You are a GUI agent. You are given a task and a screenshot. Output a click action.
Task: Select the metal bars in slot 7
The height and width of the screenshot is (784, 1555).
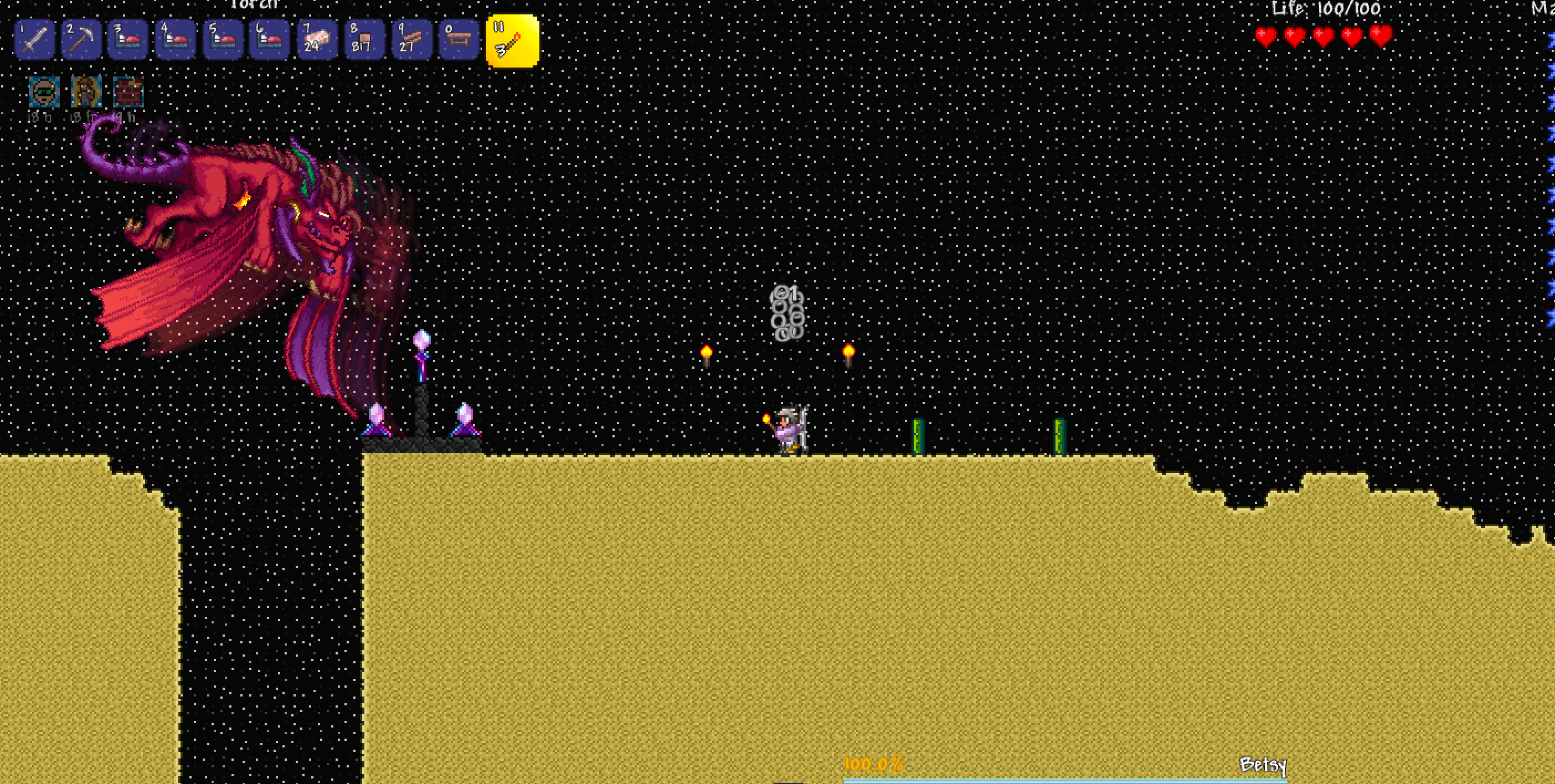317,39
